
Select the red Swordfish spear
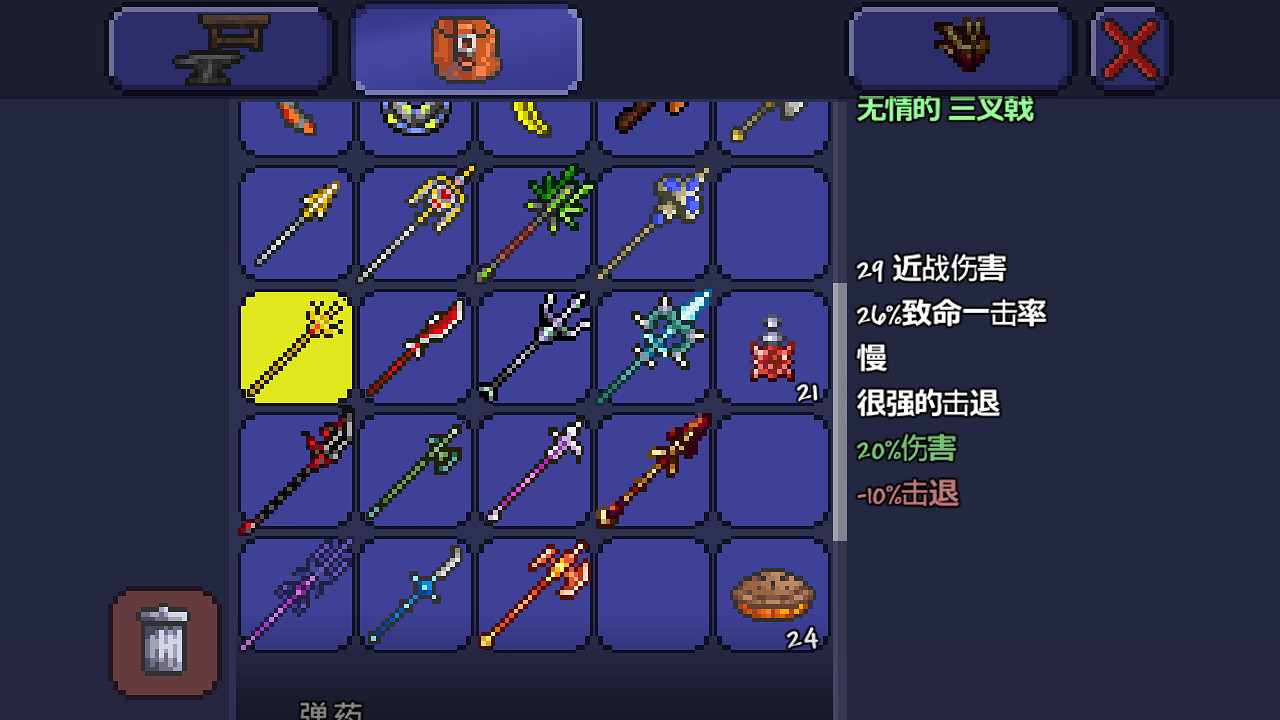[x=414, y=346]
